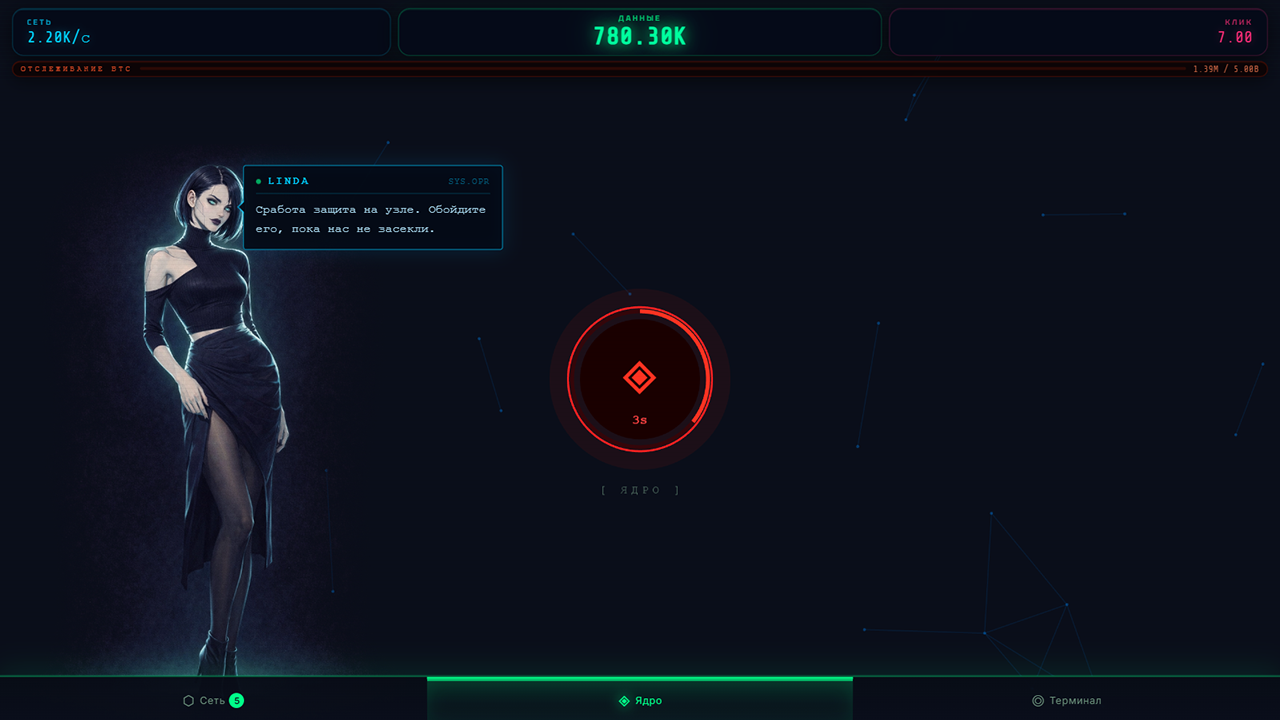Click the green status dot beside LINDA

click(261, 181)
